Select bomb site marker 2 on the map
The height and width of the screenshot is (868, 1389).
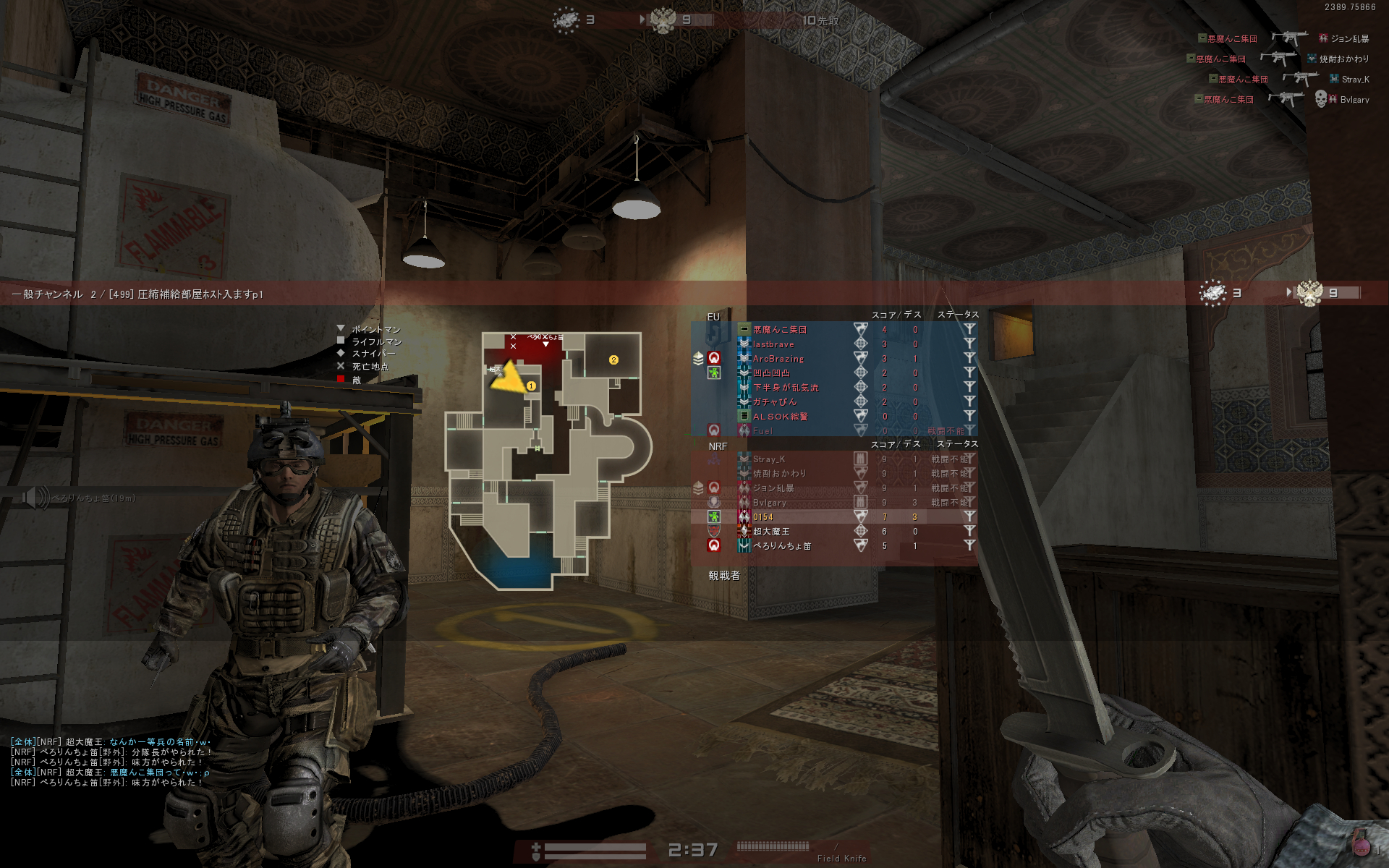[613, 360]
